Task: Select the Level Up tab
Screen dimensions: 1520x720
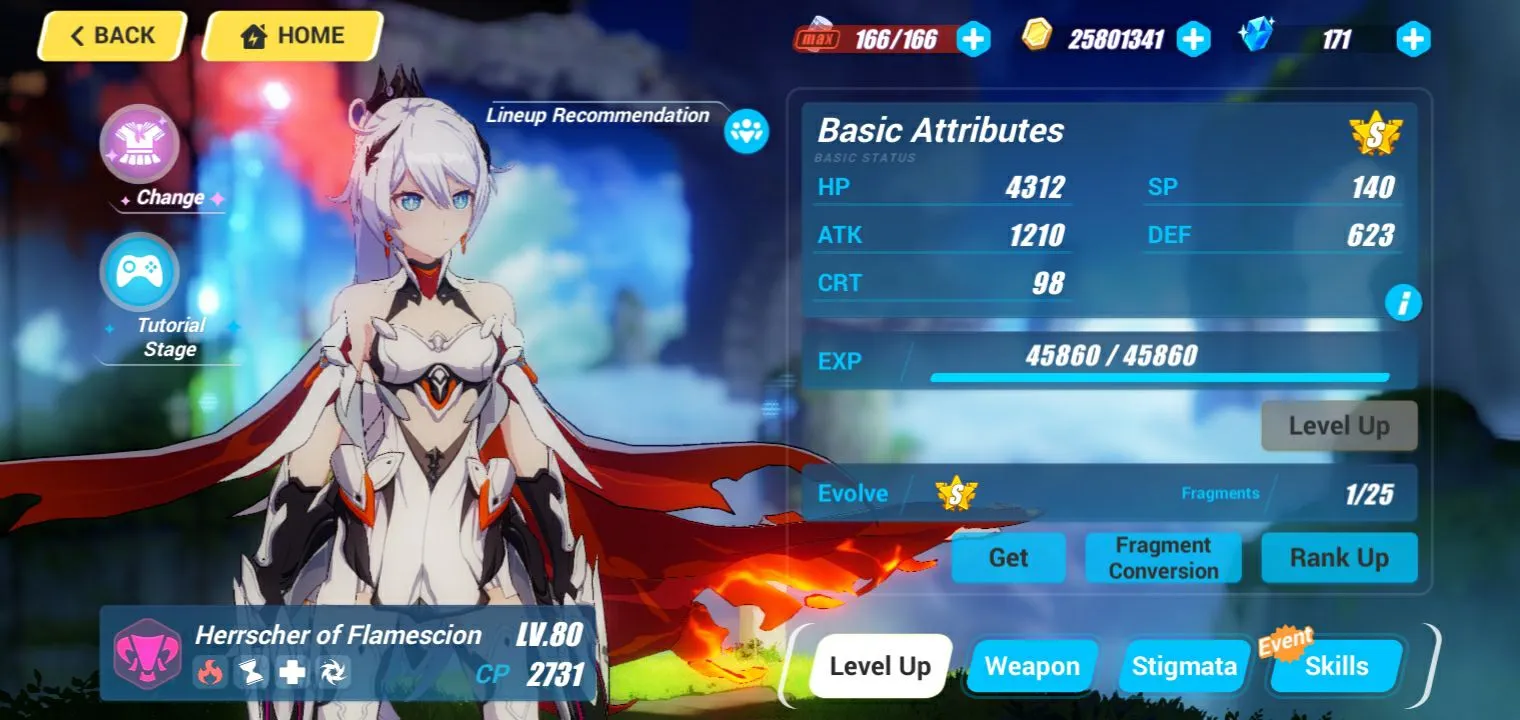Action: tap(880, 666)
